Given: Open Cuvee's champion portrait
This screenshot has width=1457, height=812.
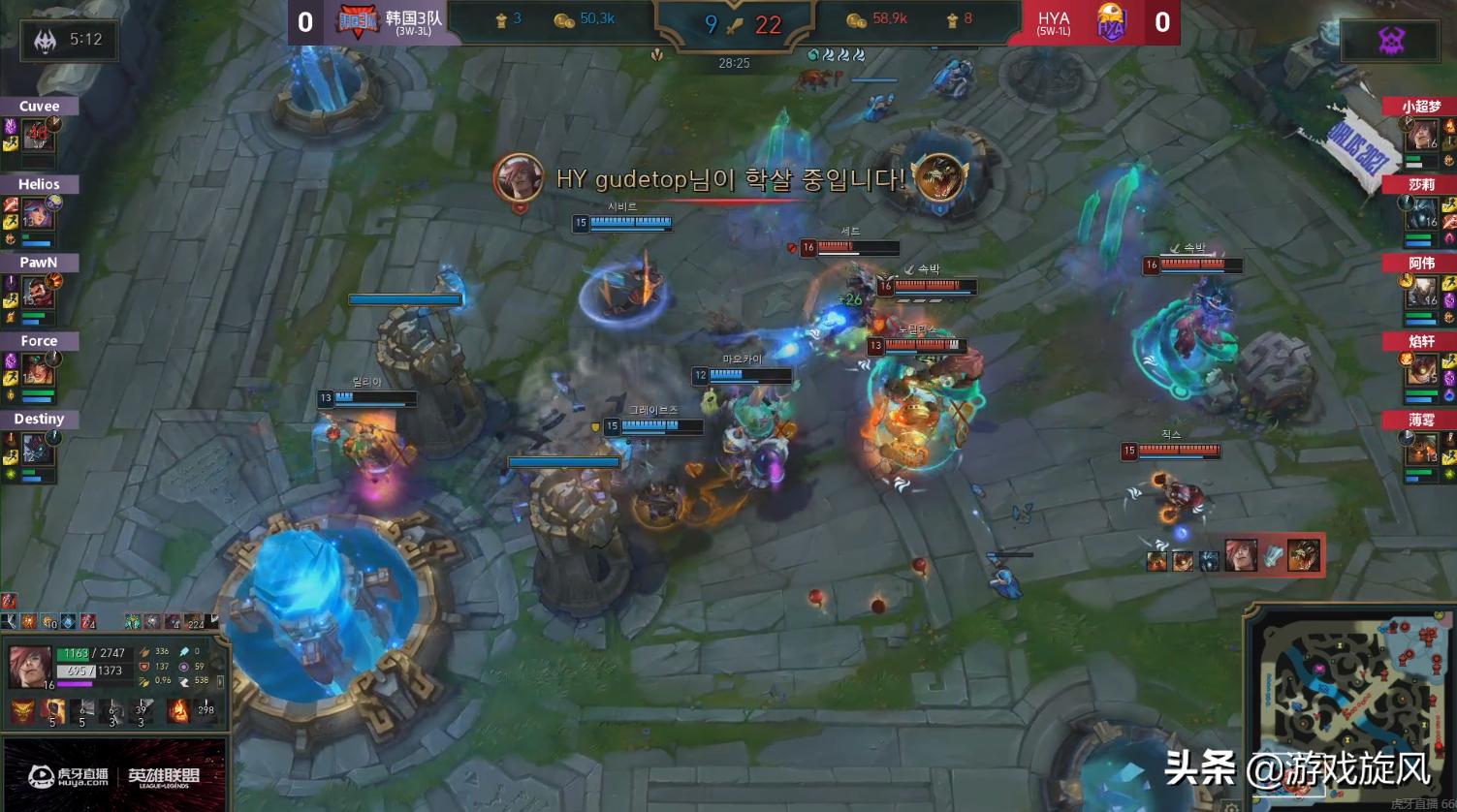Looking at the screenshot, I should tap(37, 136).
